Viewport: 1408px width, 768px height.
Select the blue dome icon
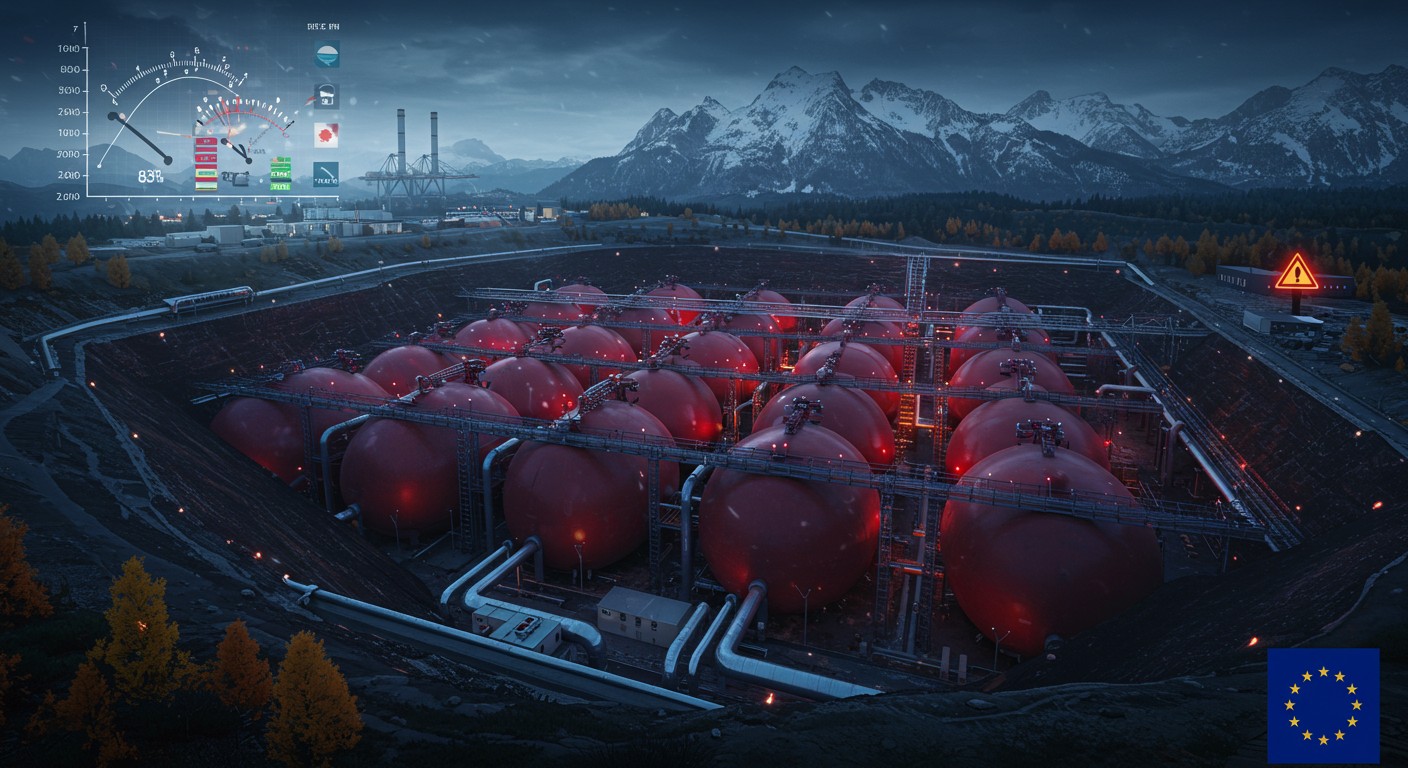point(327,55)
